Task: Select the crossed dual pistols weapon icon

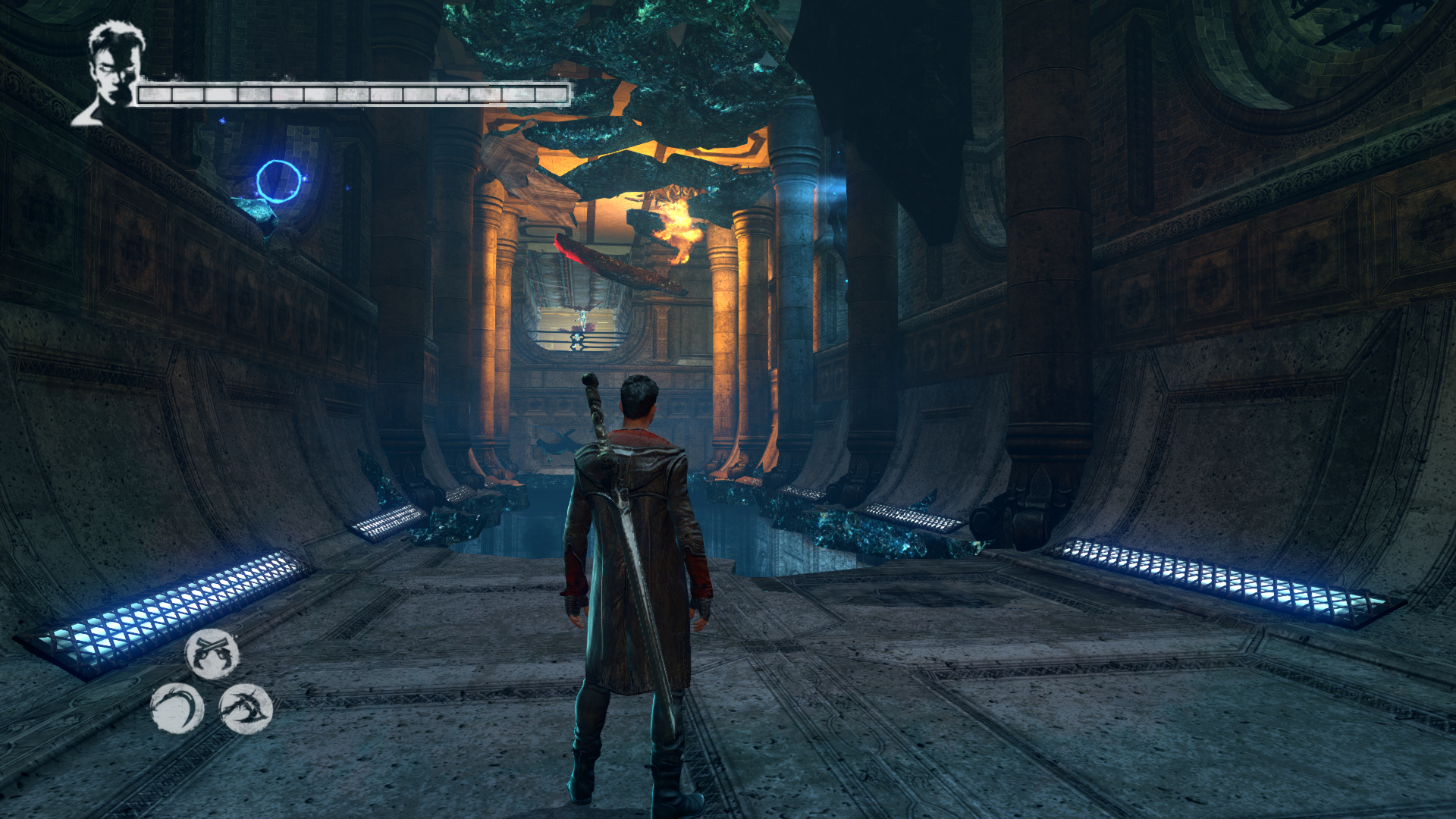Action: (x=212, y=654)
